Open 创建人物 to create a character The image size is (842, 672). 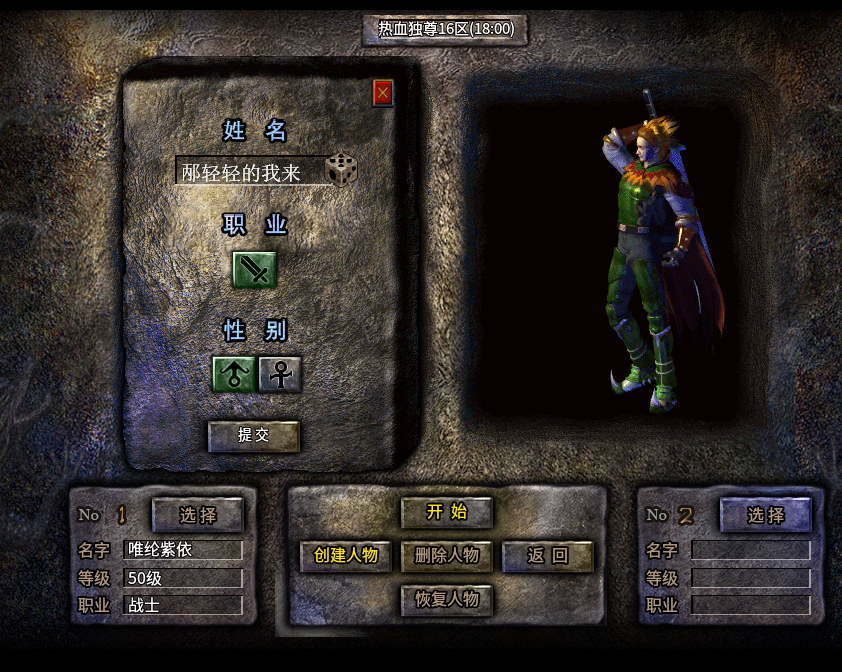[x=346, y=556]
